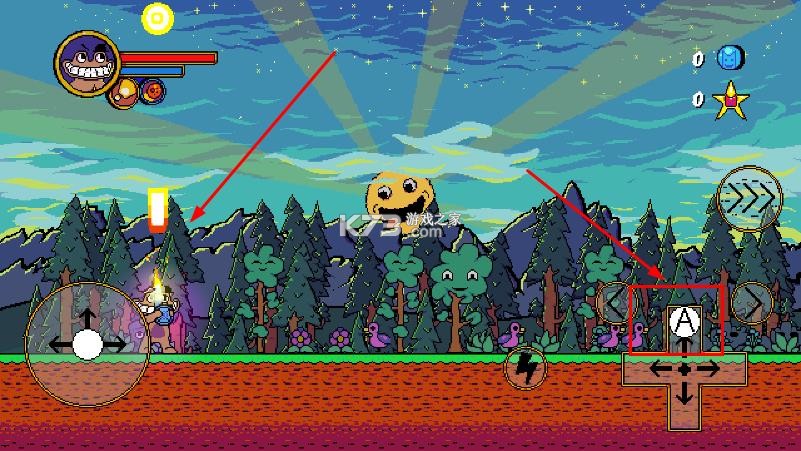801x451 pixels.
Task: Tap the virtual movement joystick
Action: coord(87,344)
